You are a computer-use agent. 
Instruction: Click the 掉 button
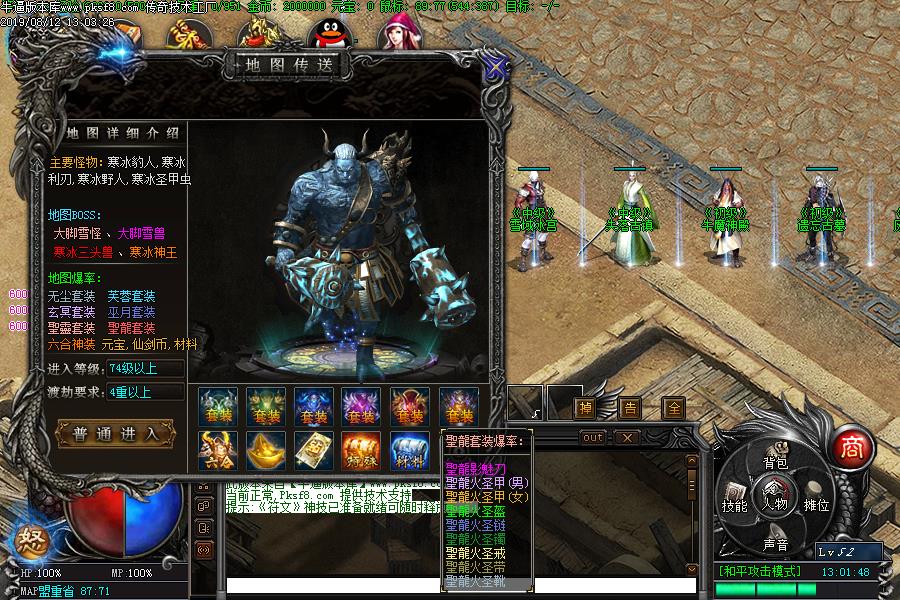pos(585,407)
